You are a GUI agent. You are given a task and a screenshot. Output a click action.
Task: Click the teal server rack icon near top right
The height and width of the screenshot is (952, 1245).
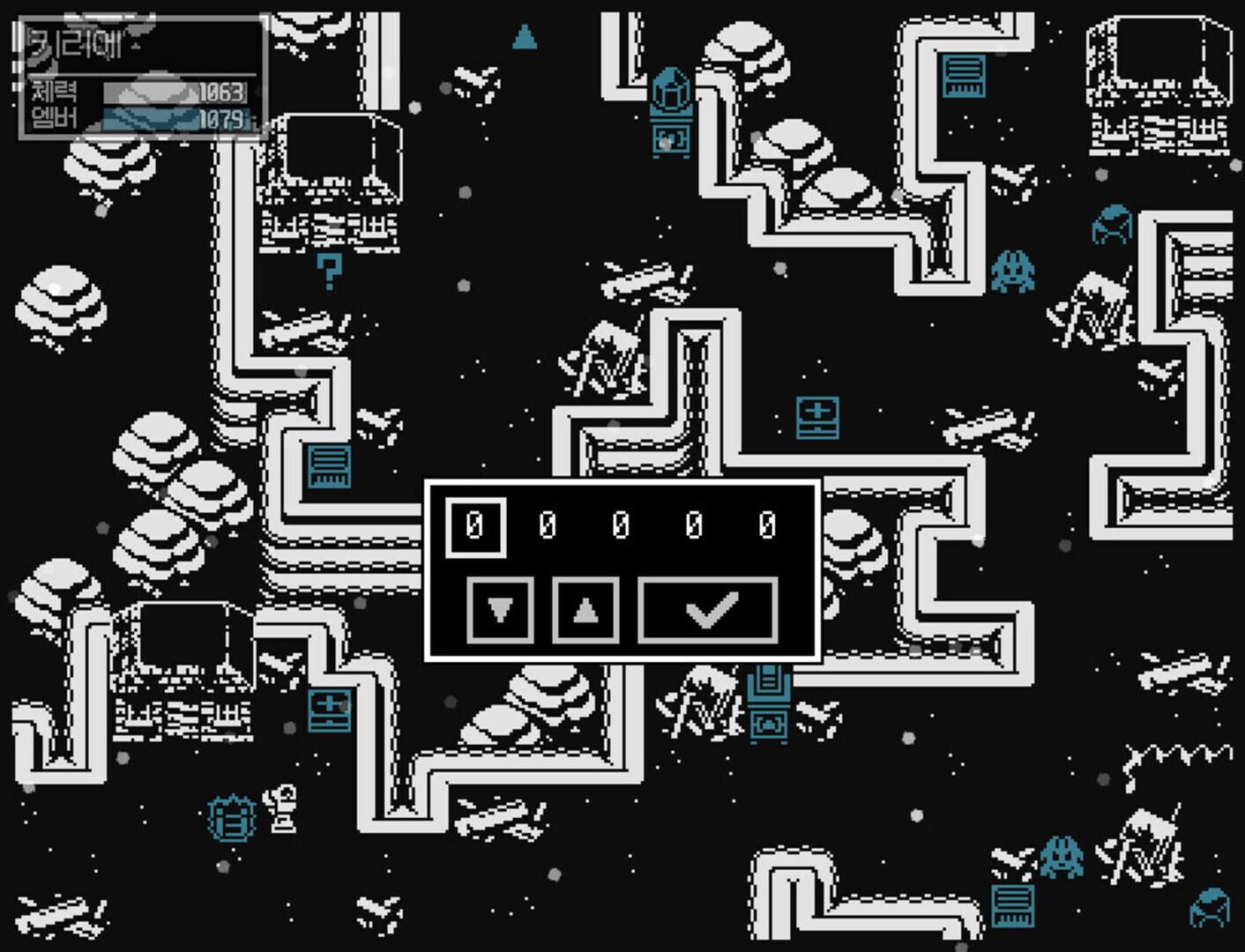964,75
